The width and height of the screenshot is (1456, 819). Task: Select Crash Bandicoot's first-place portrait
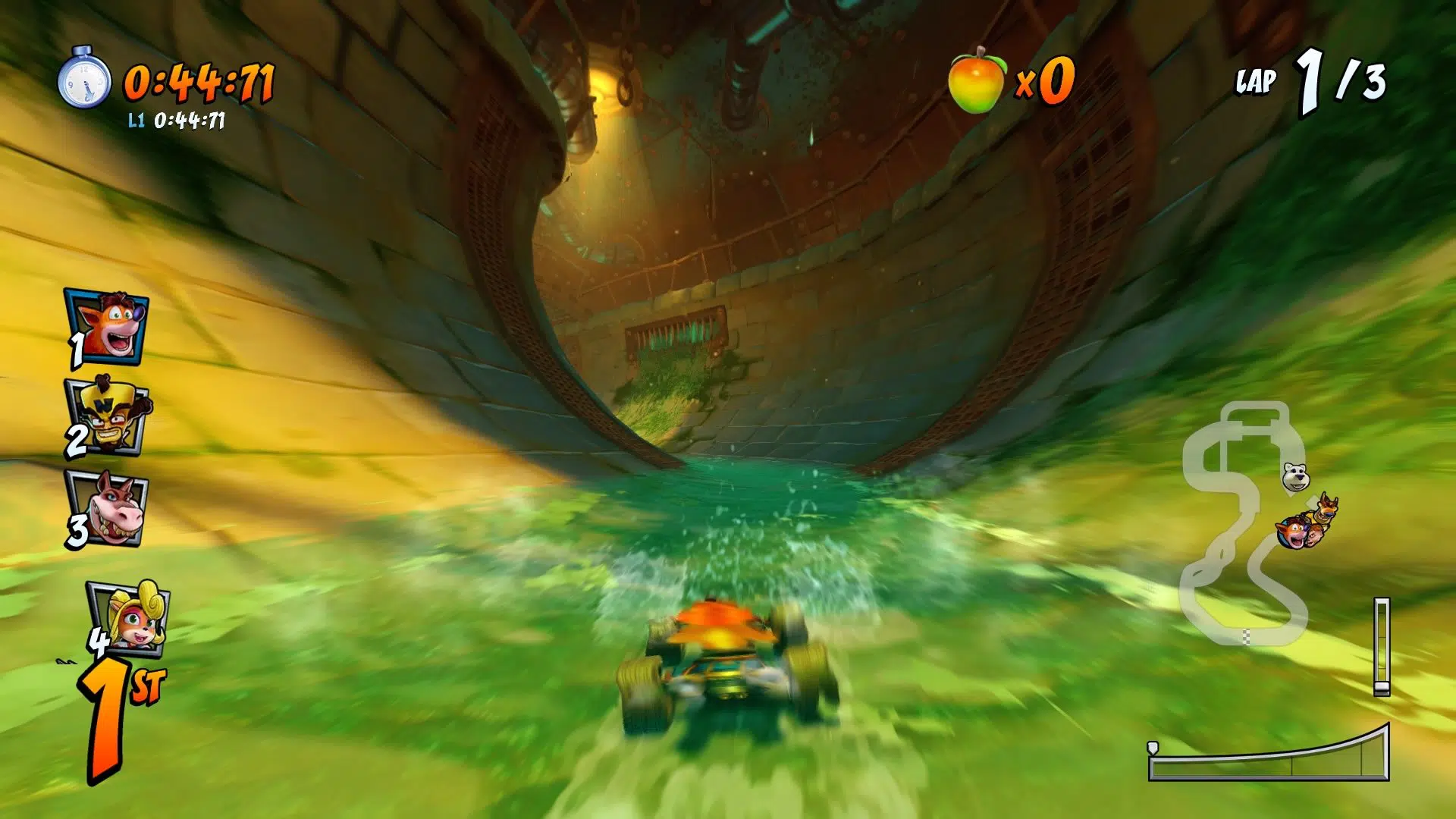(108, 327)
